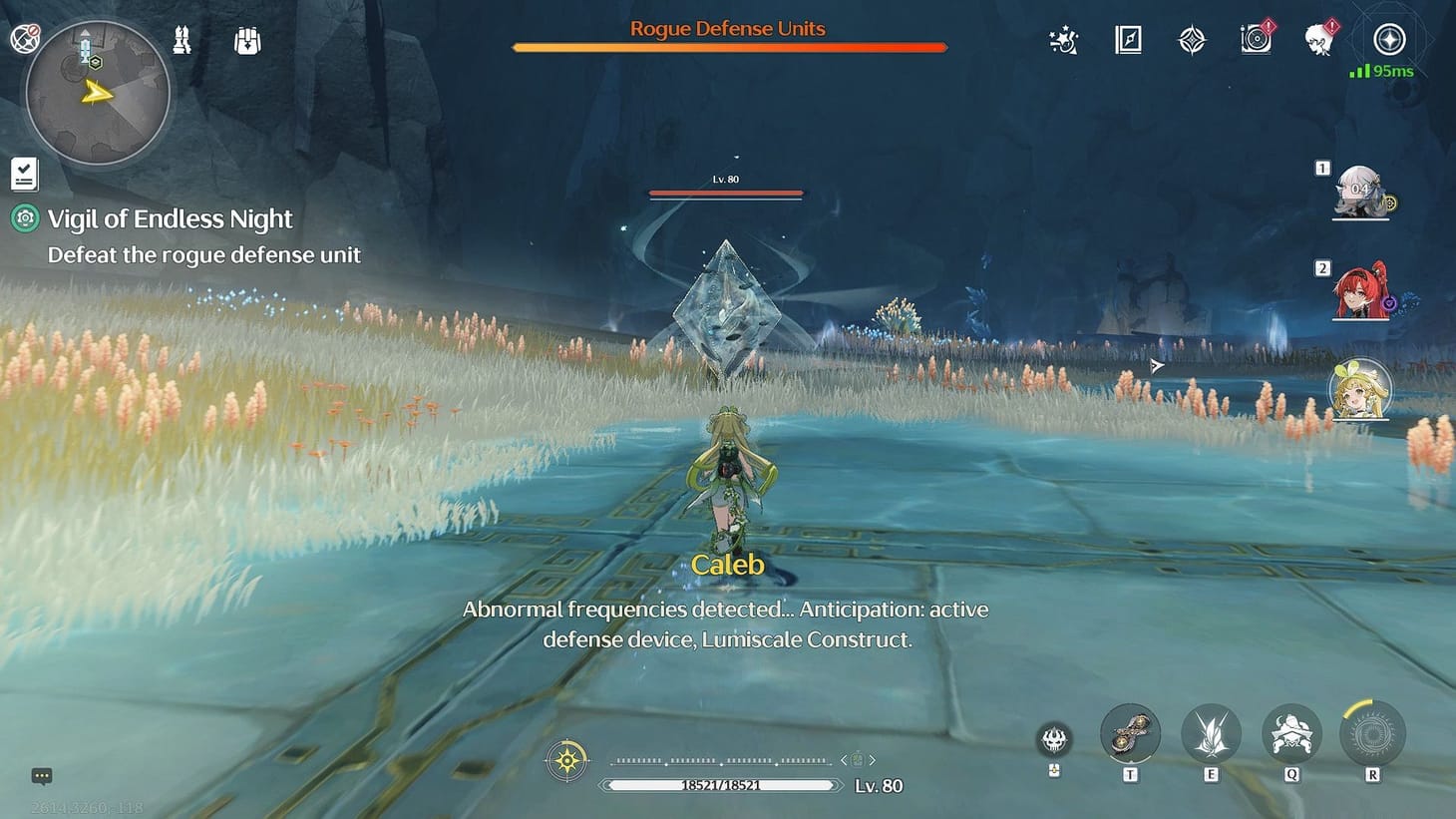This screenshot has width=1456, height=819.
Task: Use the T grapple utility icon
Action: pyautogui.click(x=1130, y=733)
